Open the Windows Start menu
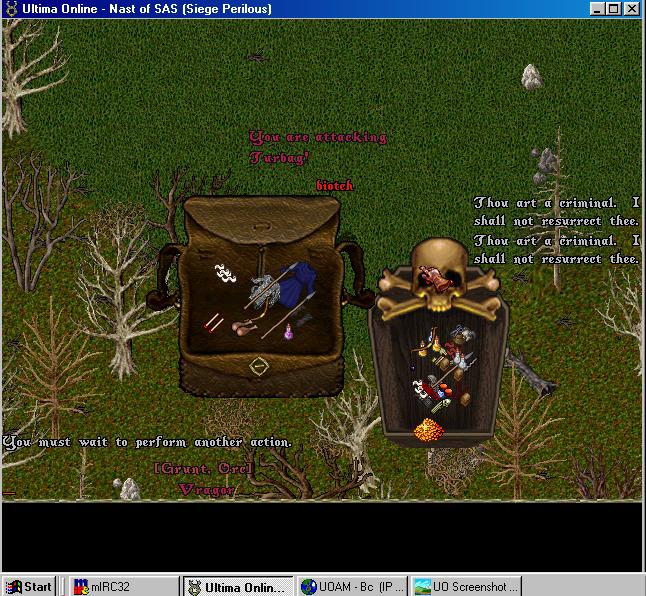The width and height of the screenshot is (646, 596). click(x=29, y=587)
